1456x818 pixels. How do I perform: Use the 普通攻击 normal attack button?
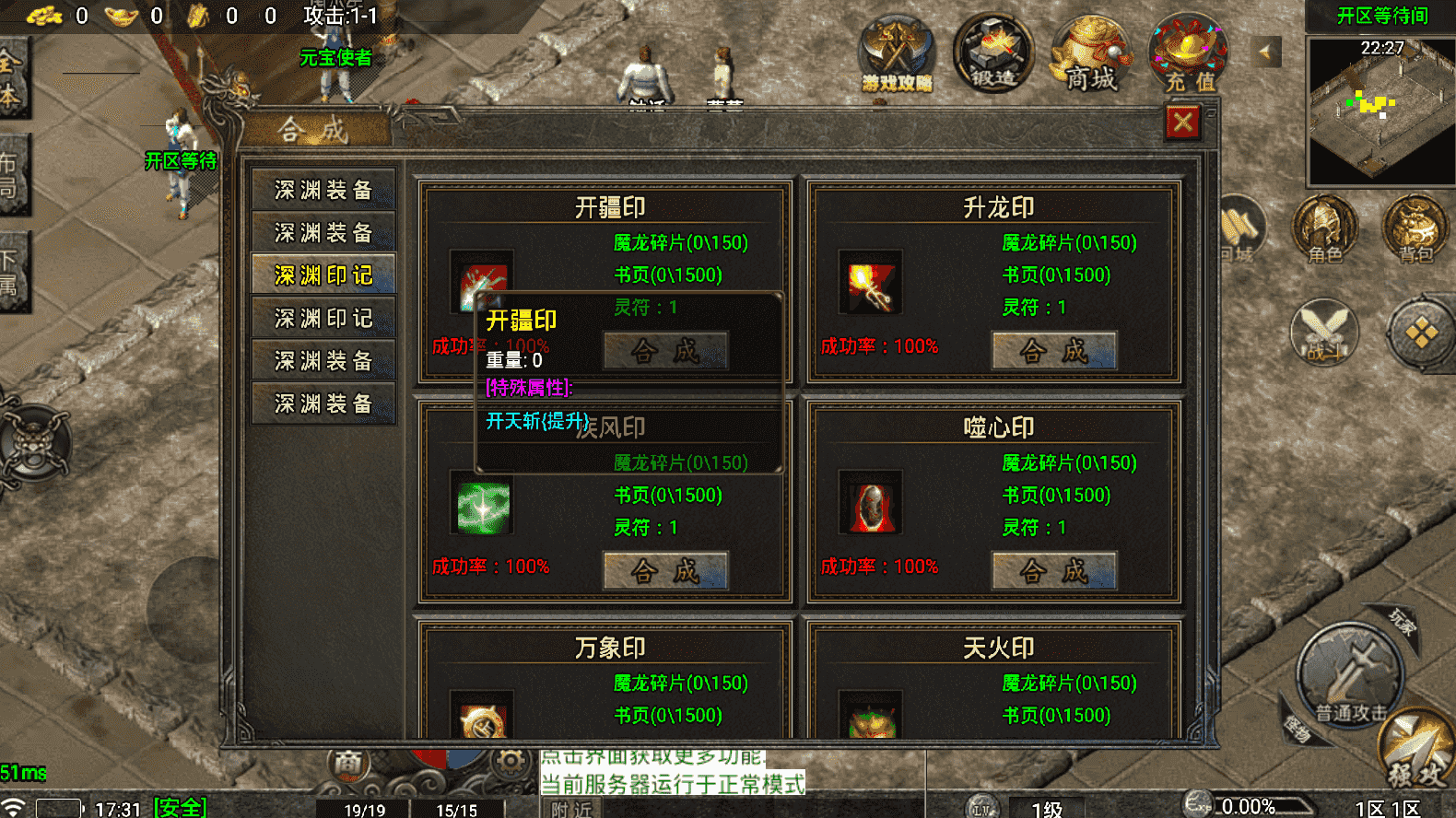1351,677
